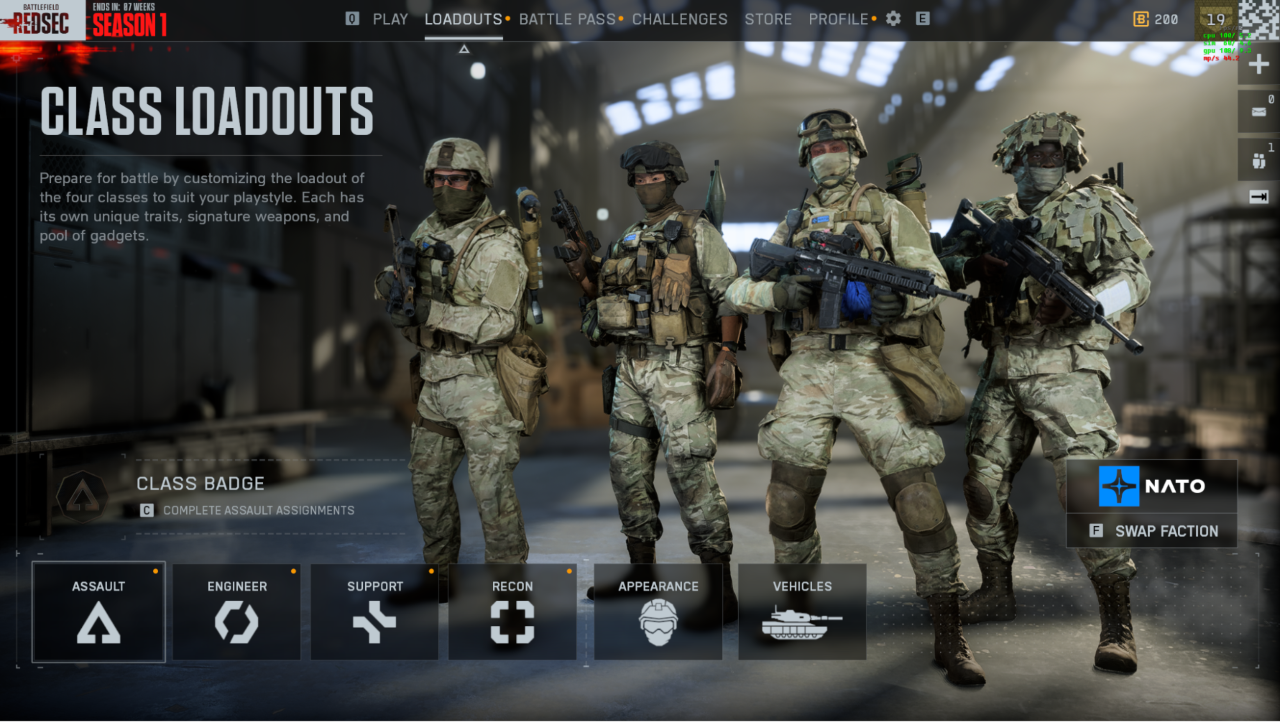Open the Vehicles loadout tile
The image size is (1280, 722).
point(802,611)
